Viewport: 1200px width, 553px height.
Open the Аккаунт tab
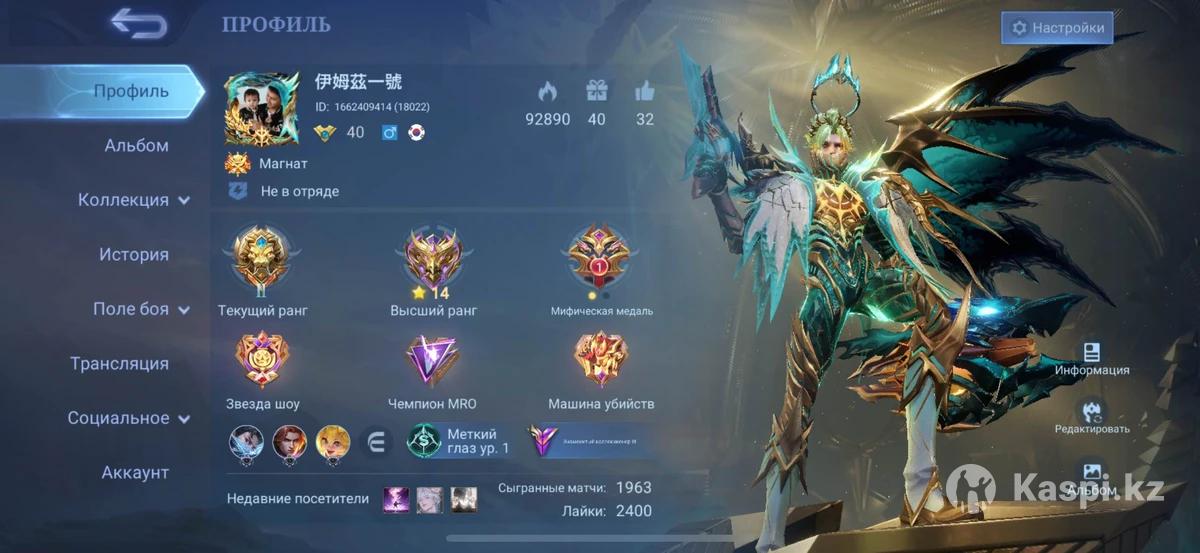point(135,473)
